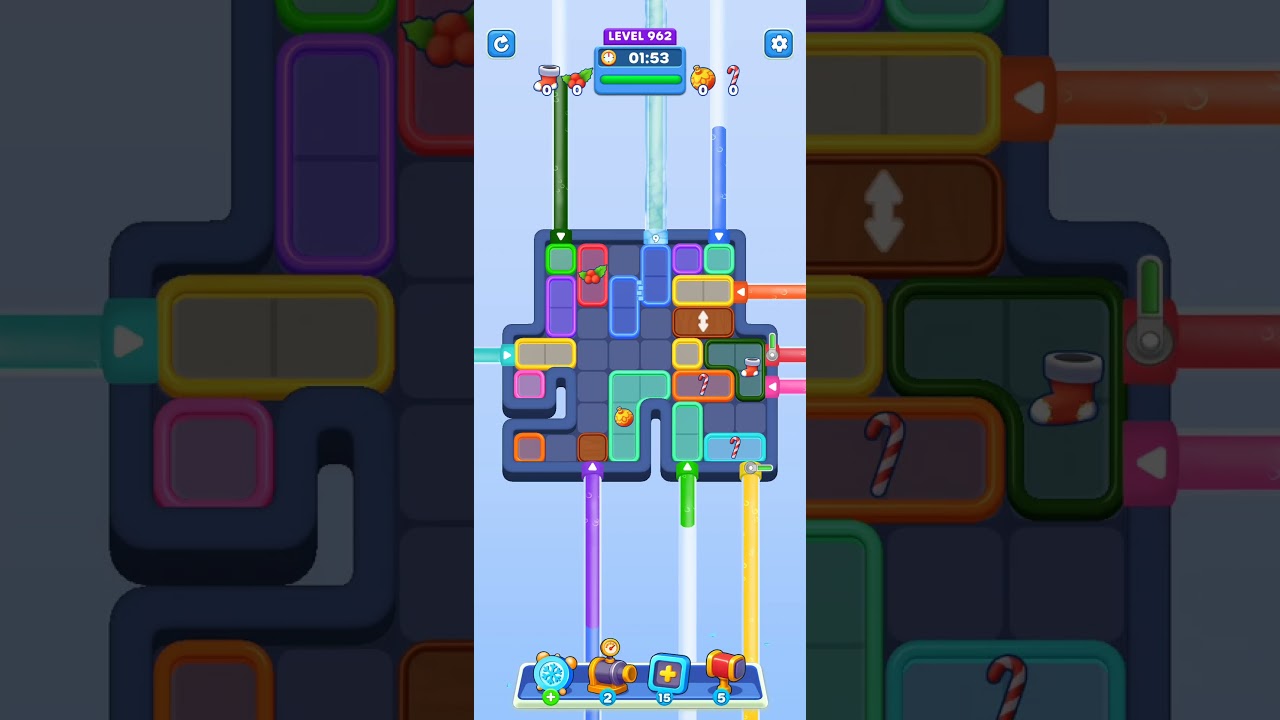Open the settings gear
Image resolution: width=1280 pixels, height=720 pixels.
(x=779, y=44)
